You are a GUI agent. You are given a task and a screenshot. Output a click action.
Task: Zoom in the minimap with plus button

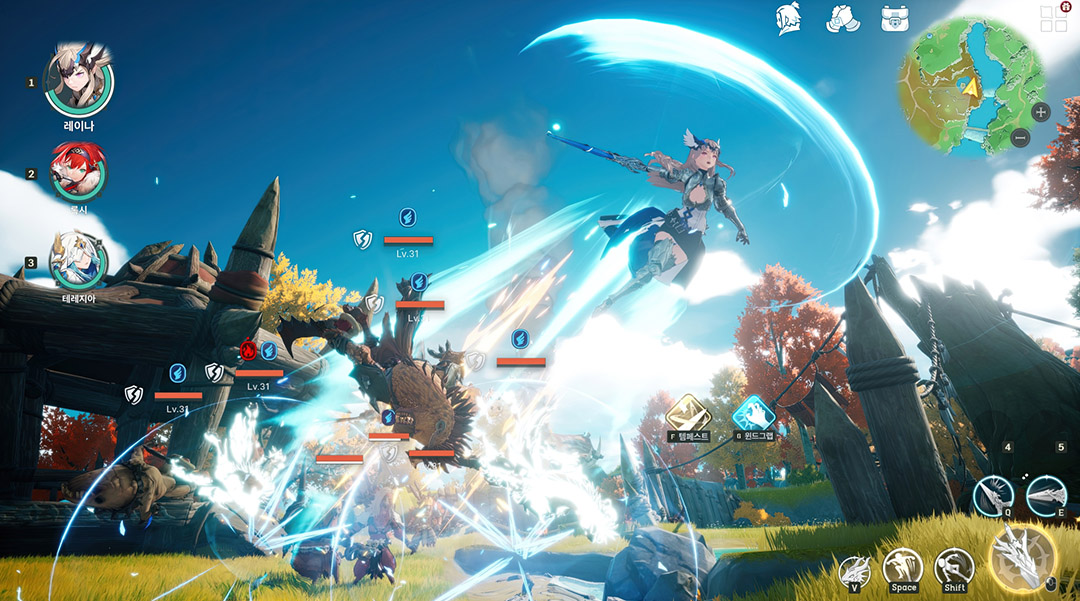pos(1040,112)
